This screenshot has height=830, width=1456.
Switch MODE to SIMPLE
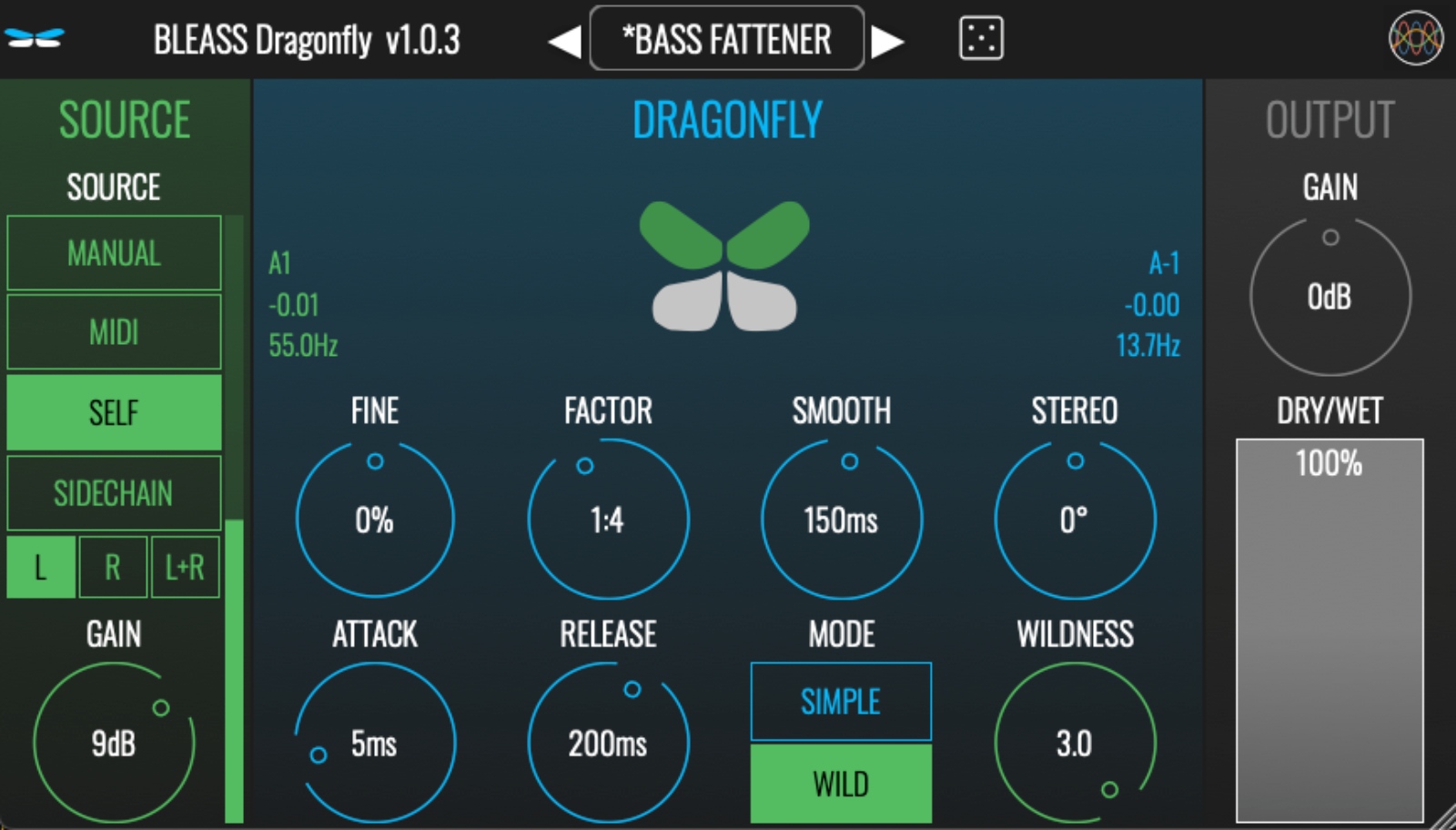[x=841, y=702]
